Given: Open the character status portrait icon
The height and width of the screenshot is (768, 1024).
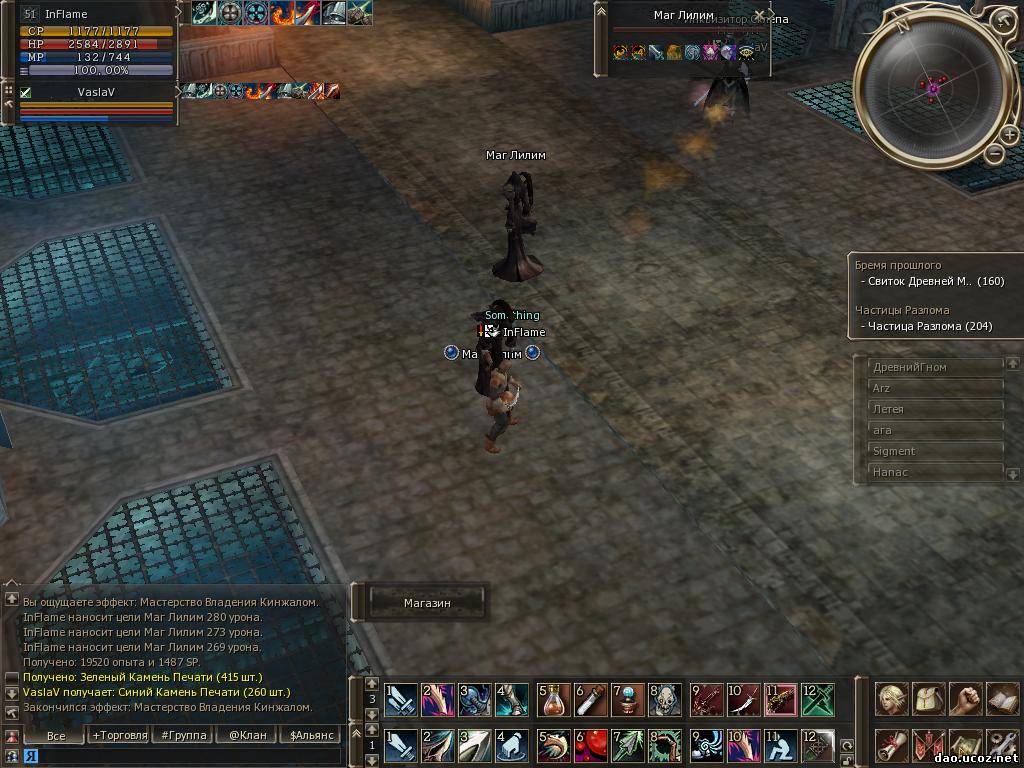Looking at the screenshot, I should click(x=892, y=698).
